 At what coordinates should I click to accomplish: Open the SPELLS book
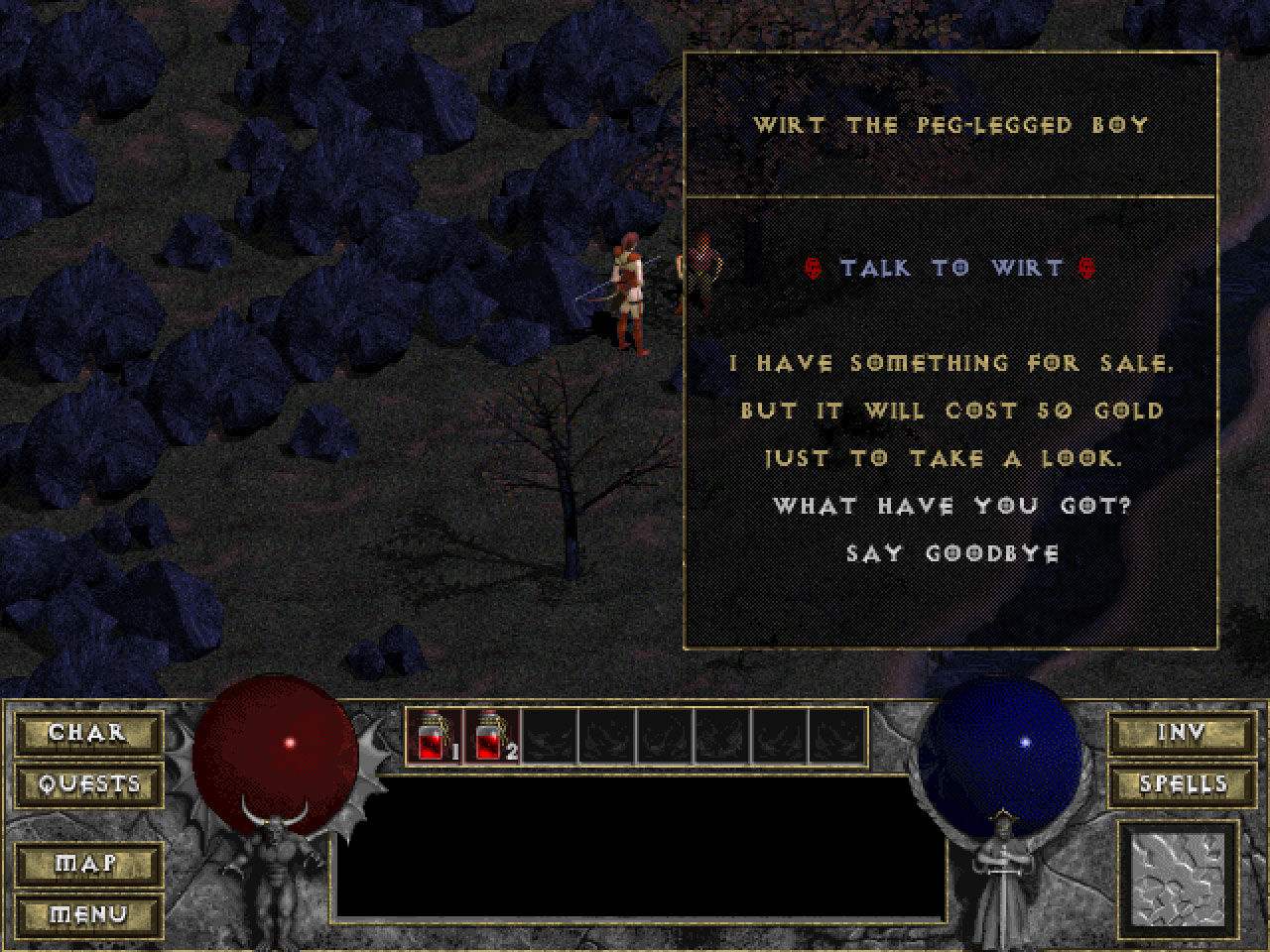pos(1181,784)
